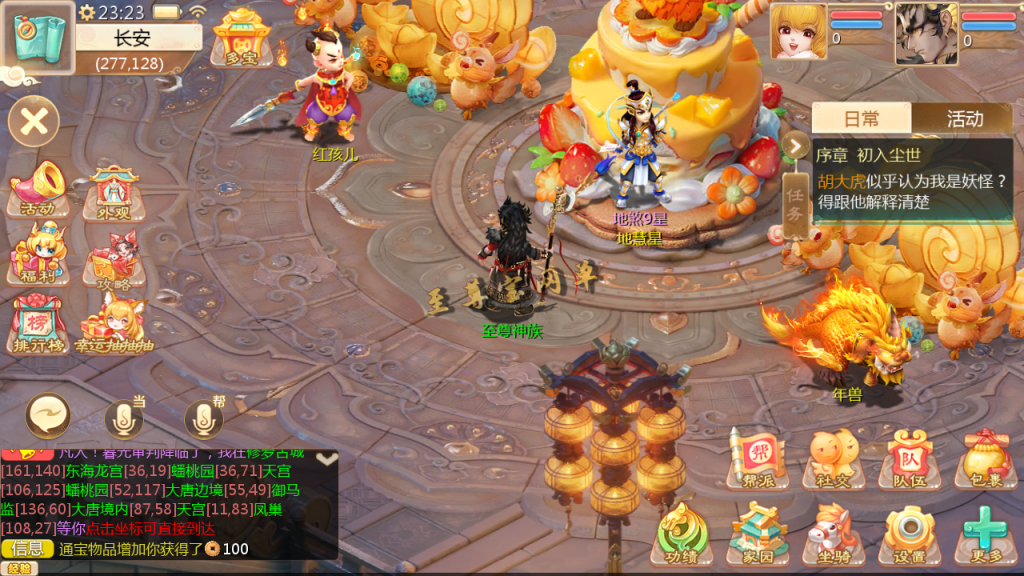This screenshot has height=576, width=1024.
Task: Switch to the 日常 tab
Action: 861,119
